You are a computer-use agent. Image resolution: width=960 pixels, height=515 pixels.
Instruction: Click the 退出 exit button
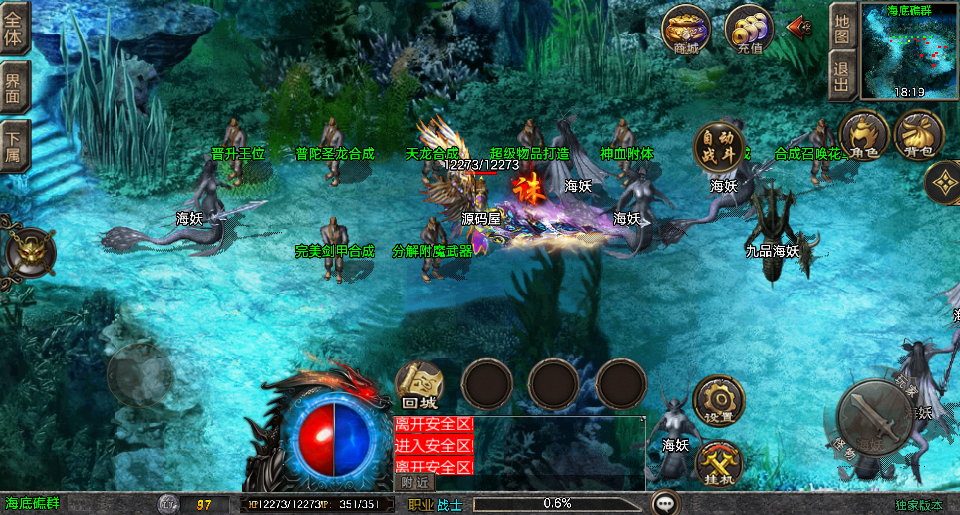(x=842, y=76)
